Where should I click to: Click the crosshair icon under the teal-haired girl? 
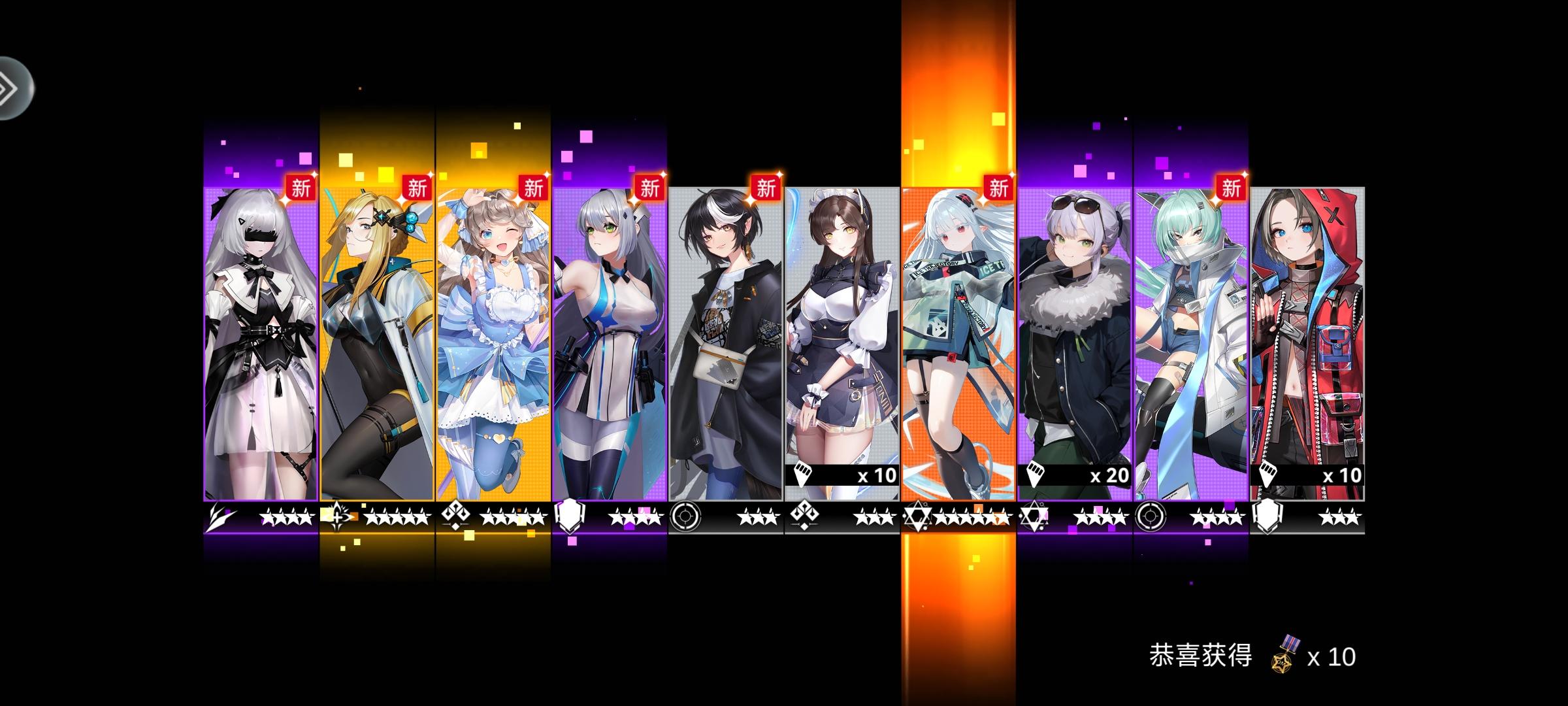(x=1151, y=516)
